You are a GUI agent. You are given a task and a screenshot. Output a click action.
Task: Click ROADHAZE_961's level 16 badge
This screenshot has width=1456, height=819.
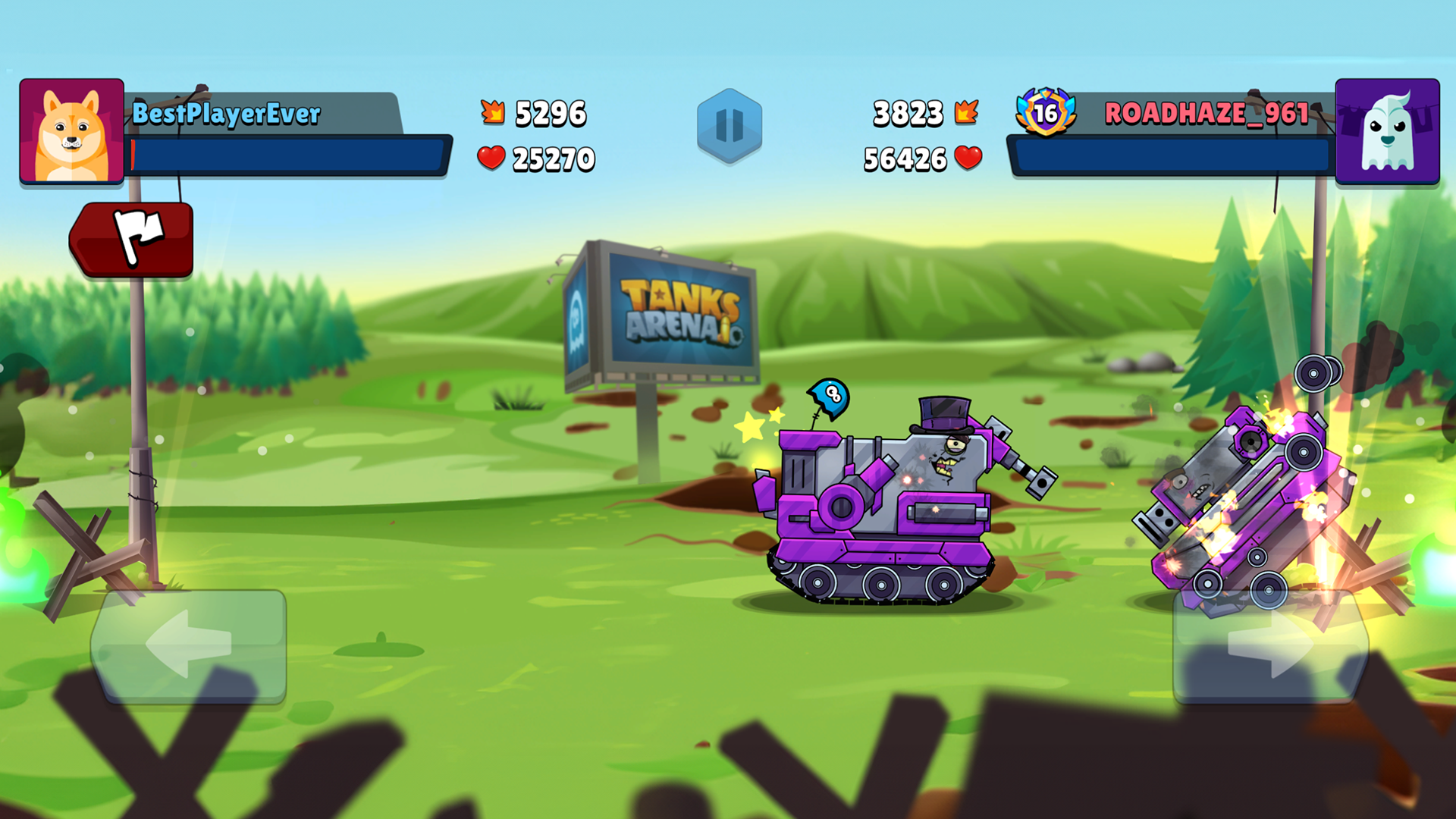(x=1044, y=114)
